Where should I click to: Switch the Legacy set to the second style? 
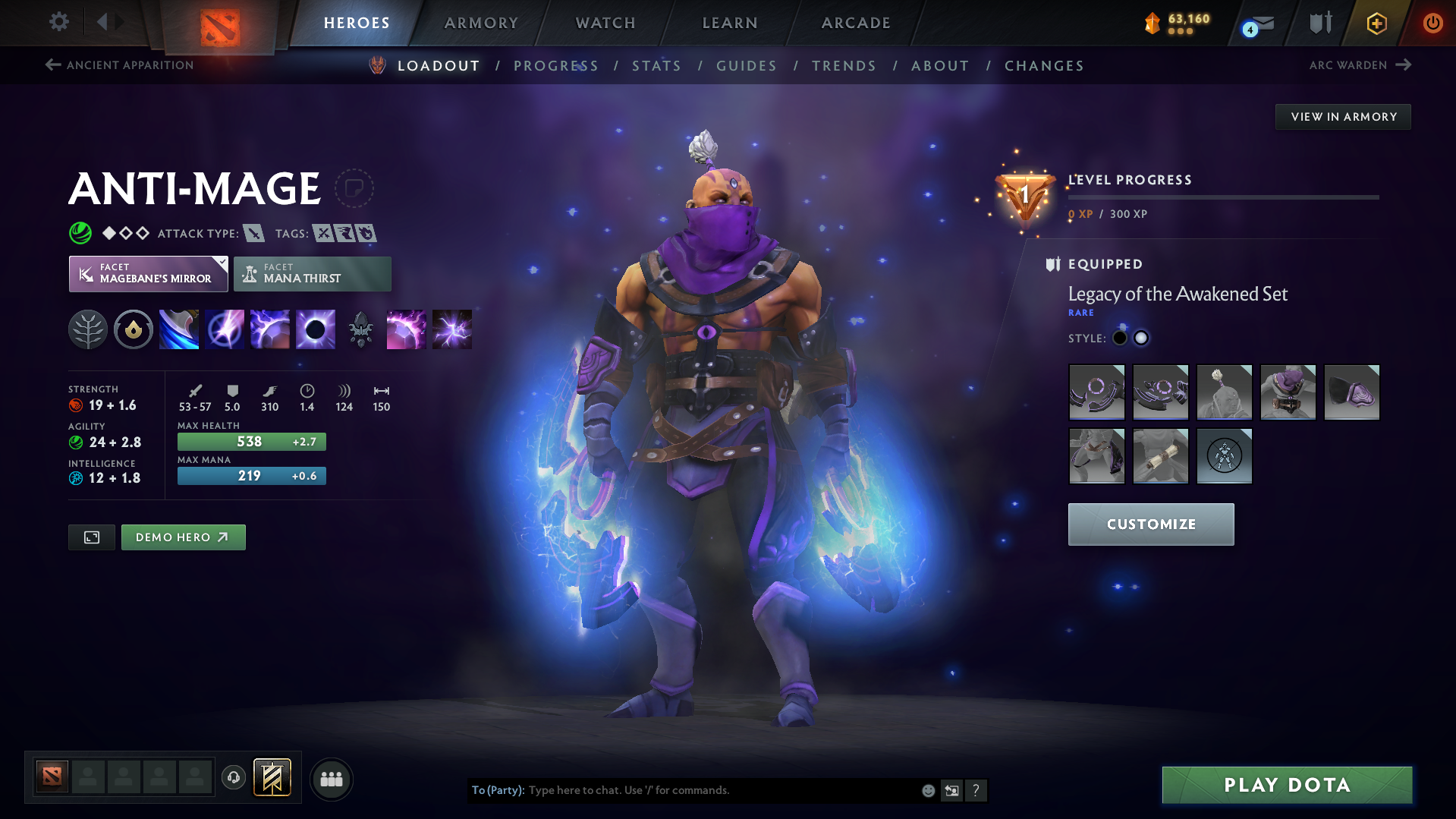tap(1140, 338)
